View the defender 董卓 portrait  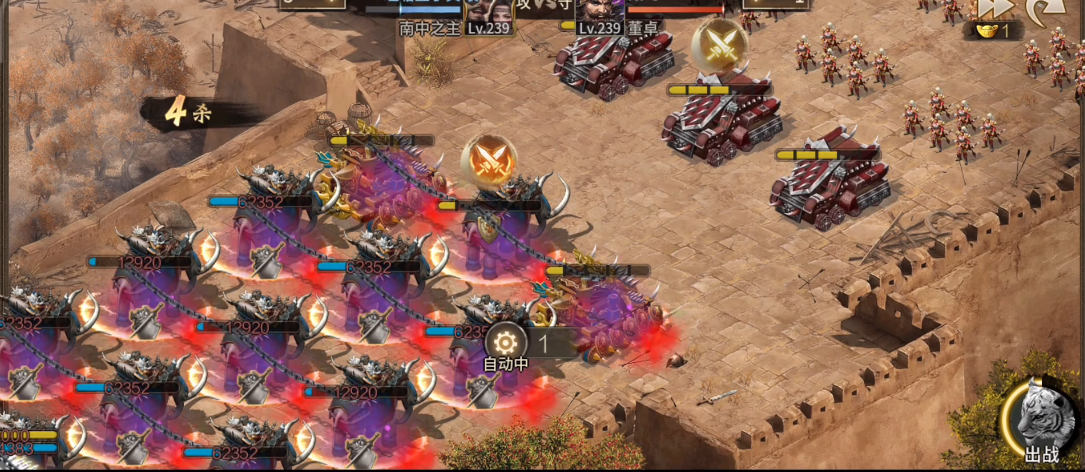600,12
